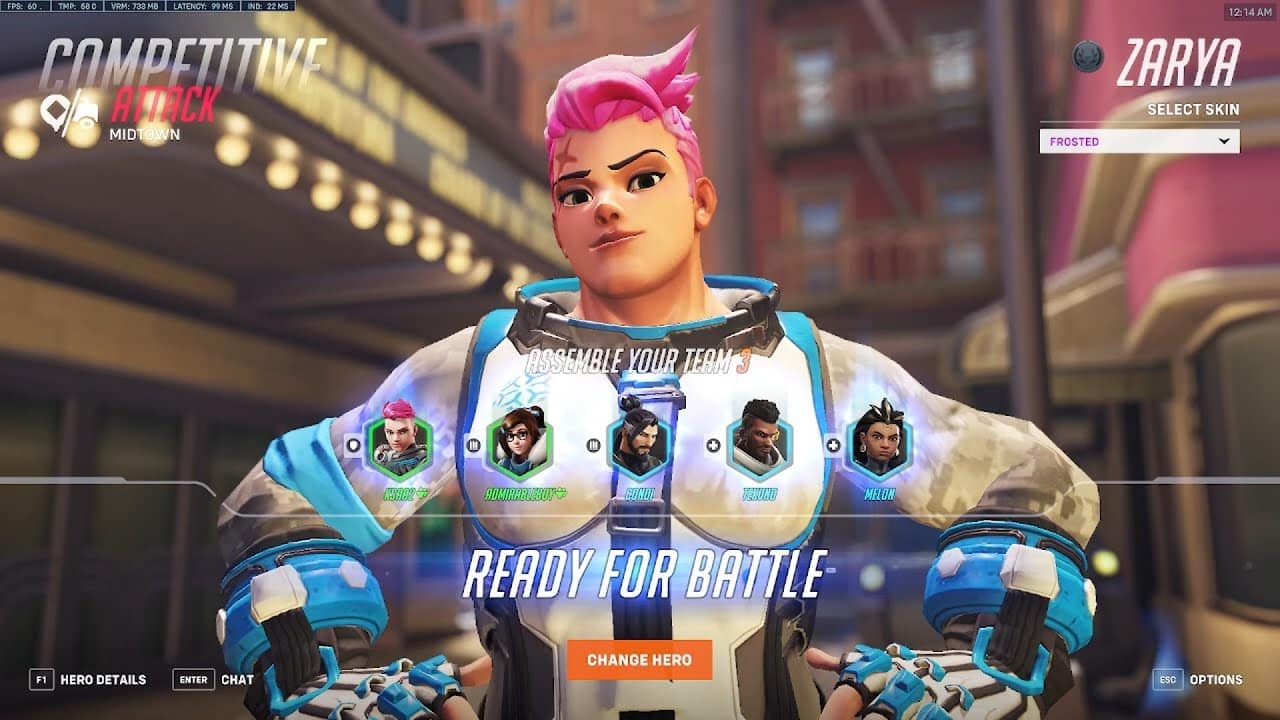Click the Competitive Attack mode icon

point(72,107)
